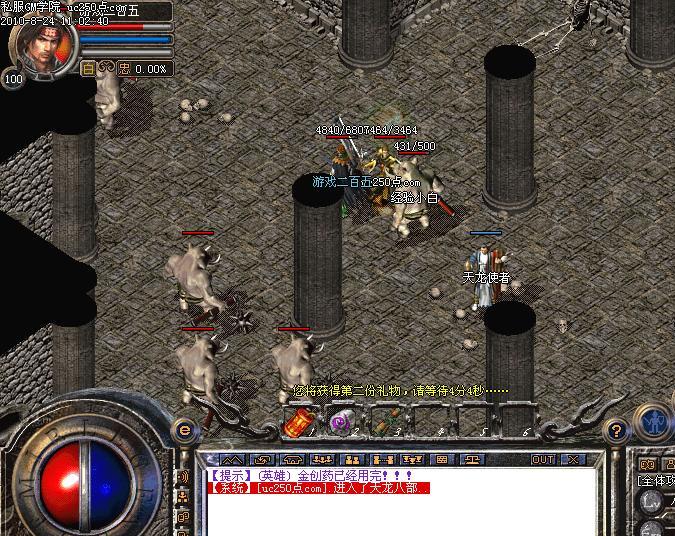The width and height of the screenshot is (675, 536).
Task: Click the 忠 loyalty indicator button
Action: tap(124, 69)
